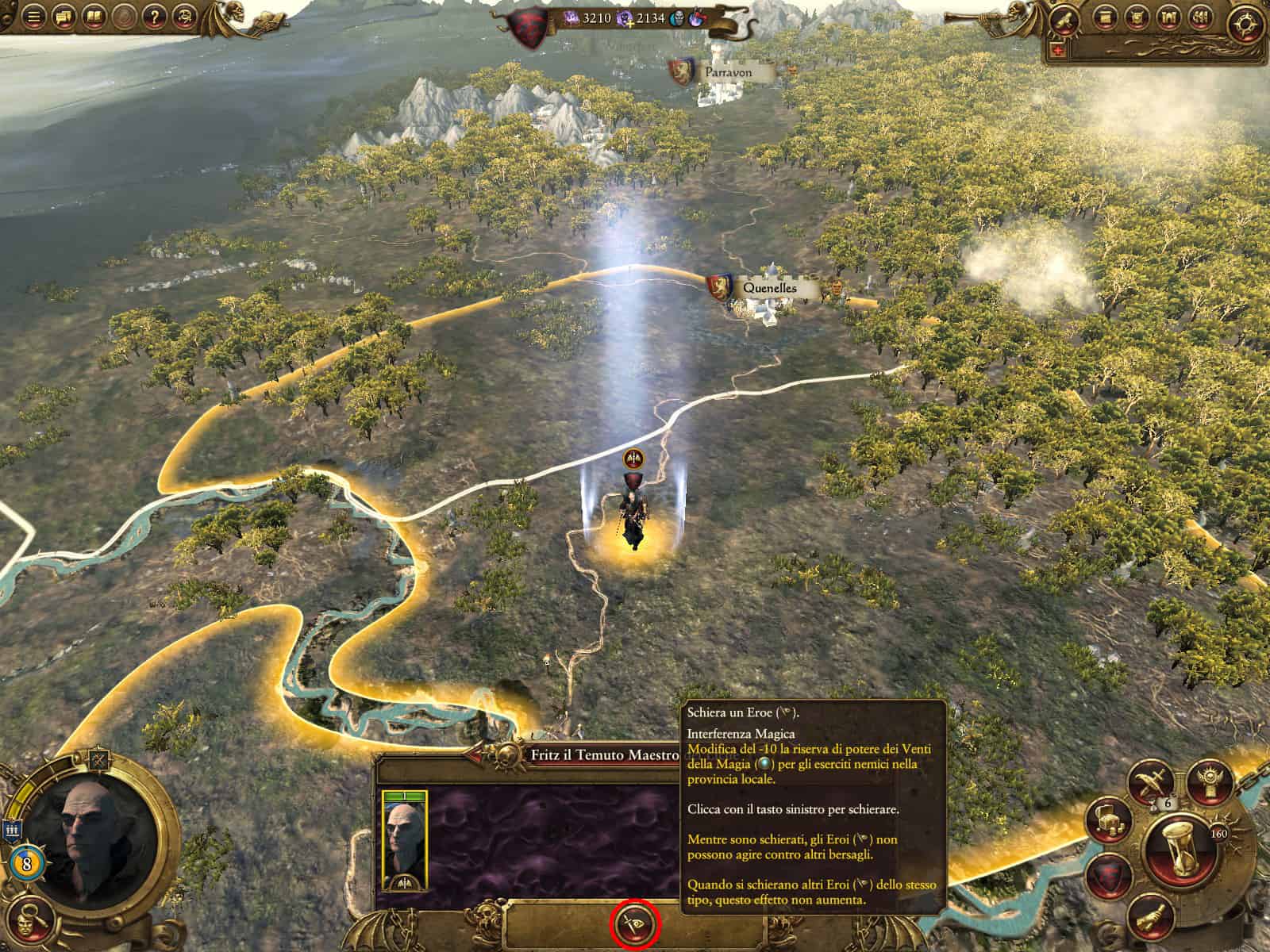Click the question mark help button
This screenshot has height=952, width=1270.
(156, 16)
